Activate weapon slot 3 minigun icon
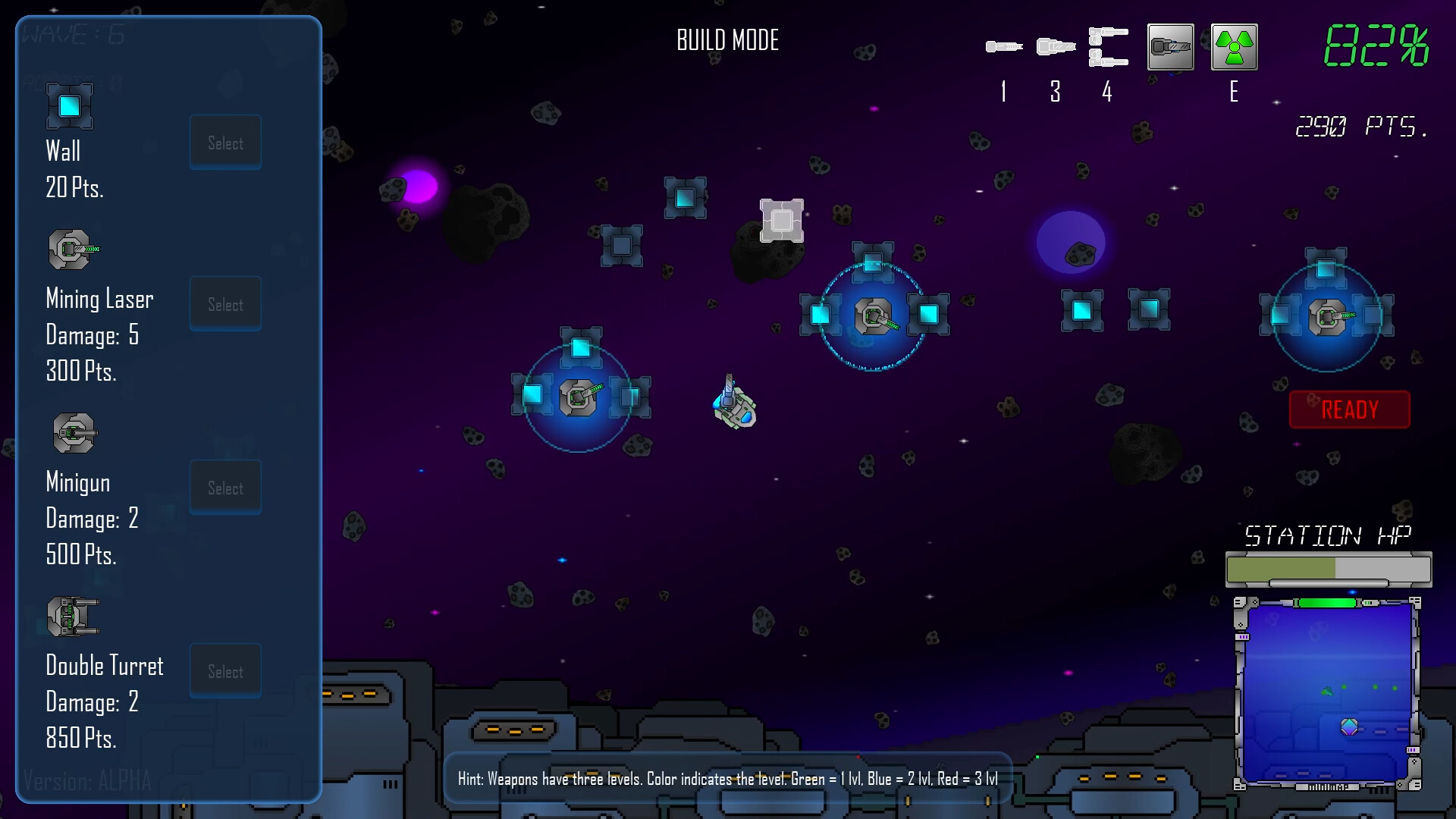1456x819 pixels. (1055, 45)
